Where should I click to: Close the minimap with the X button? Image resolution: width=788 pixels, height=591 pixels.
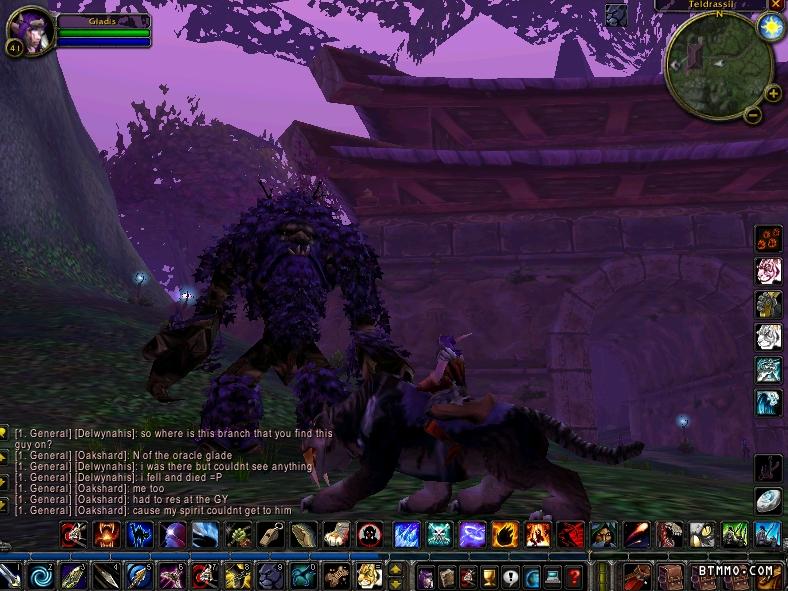pos(776,5)
